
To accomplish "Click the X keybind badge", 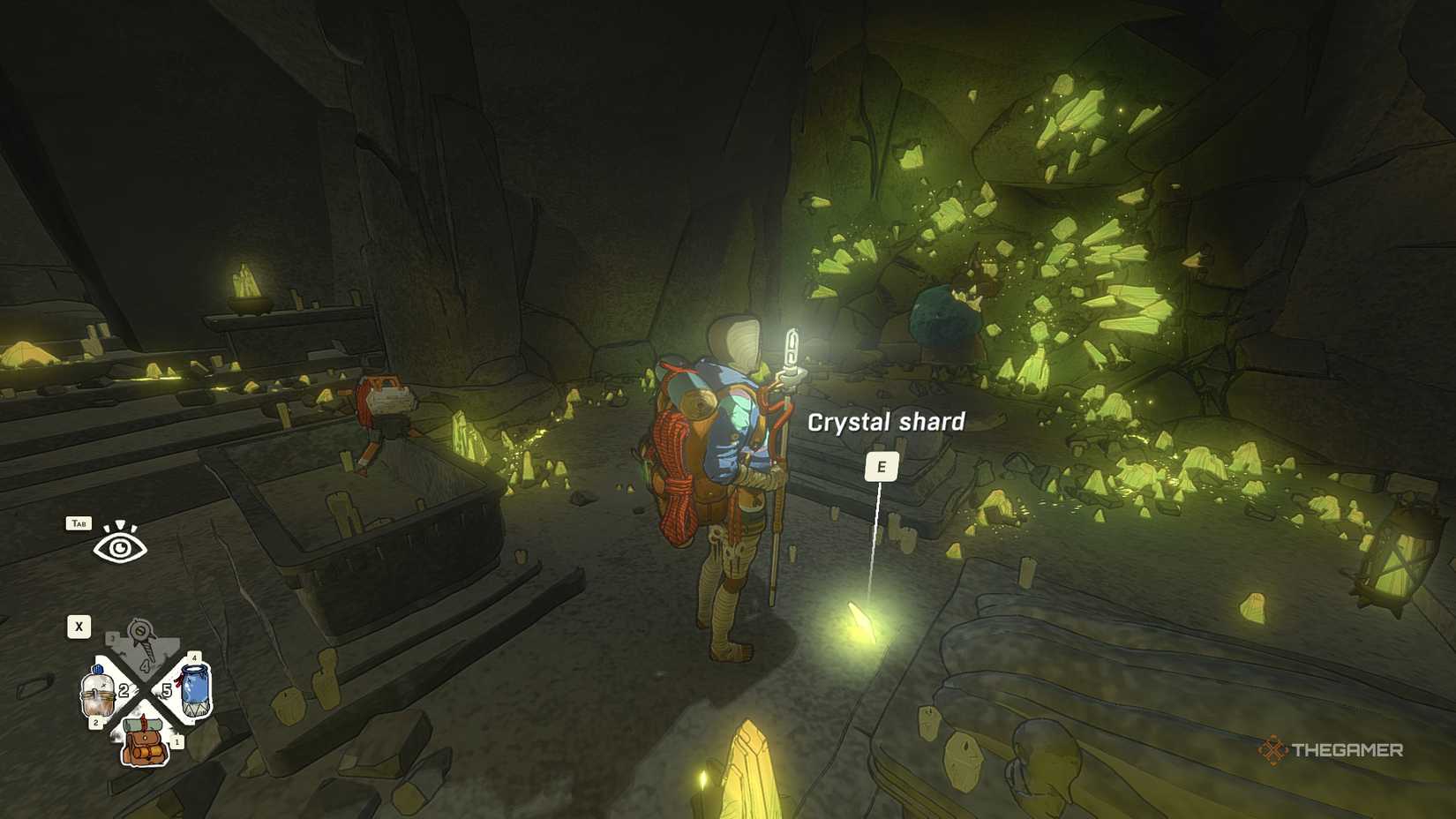I will tap(79, 627).
